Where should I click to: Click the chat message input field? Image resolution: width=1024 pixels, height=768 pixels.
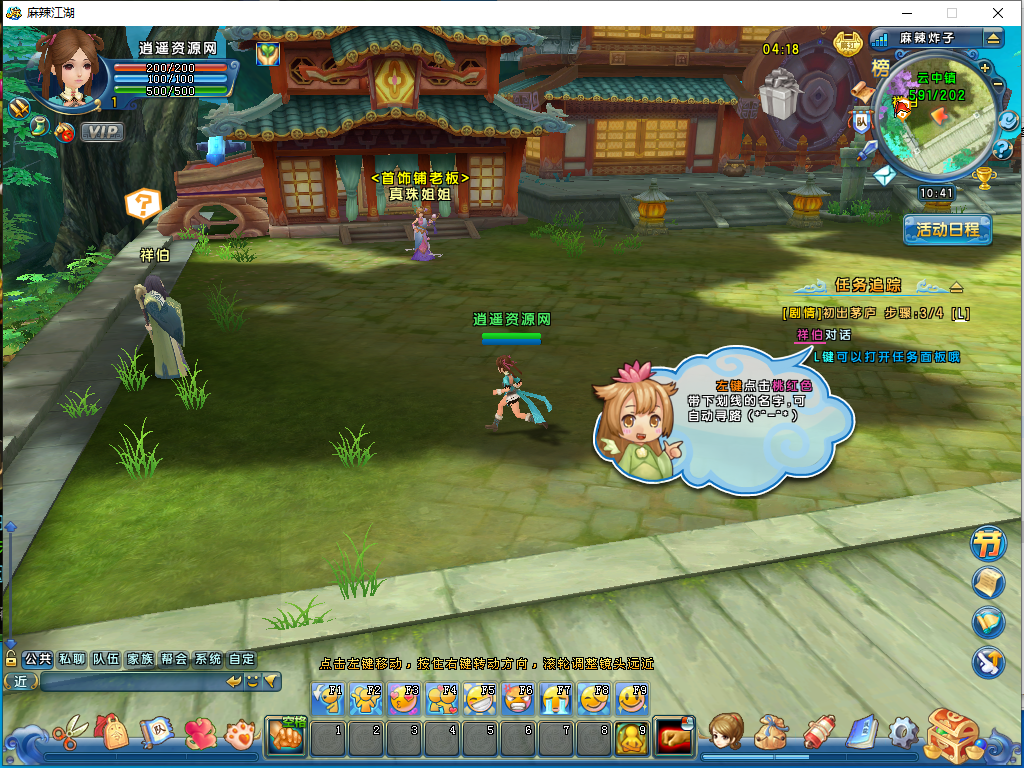[x=130, y=681]
